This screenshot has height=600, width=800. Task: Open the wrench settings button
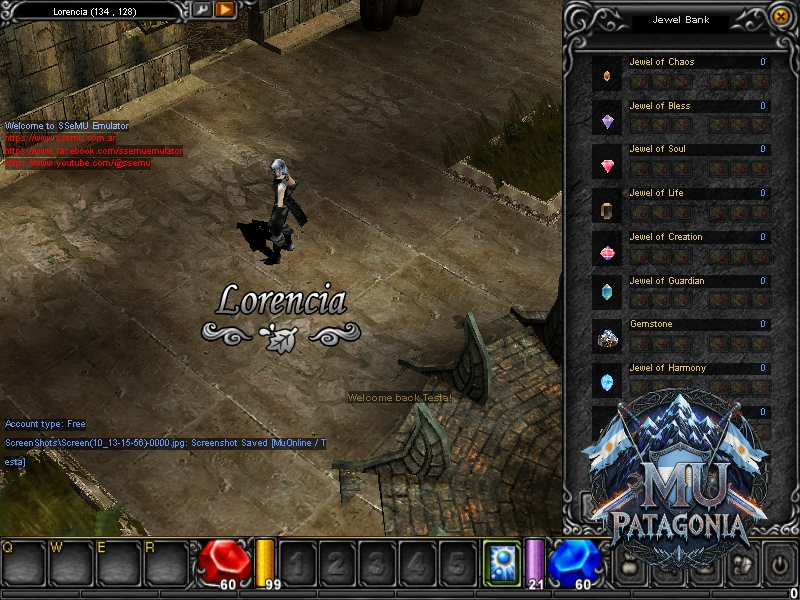[202, 10]
